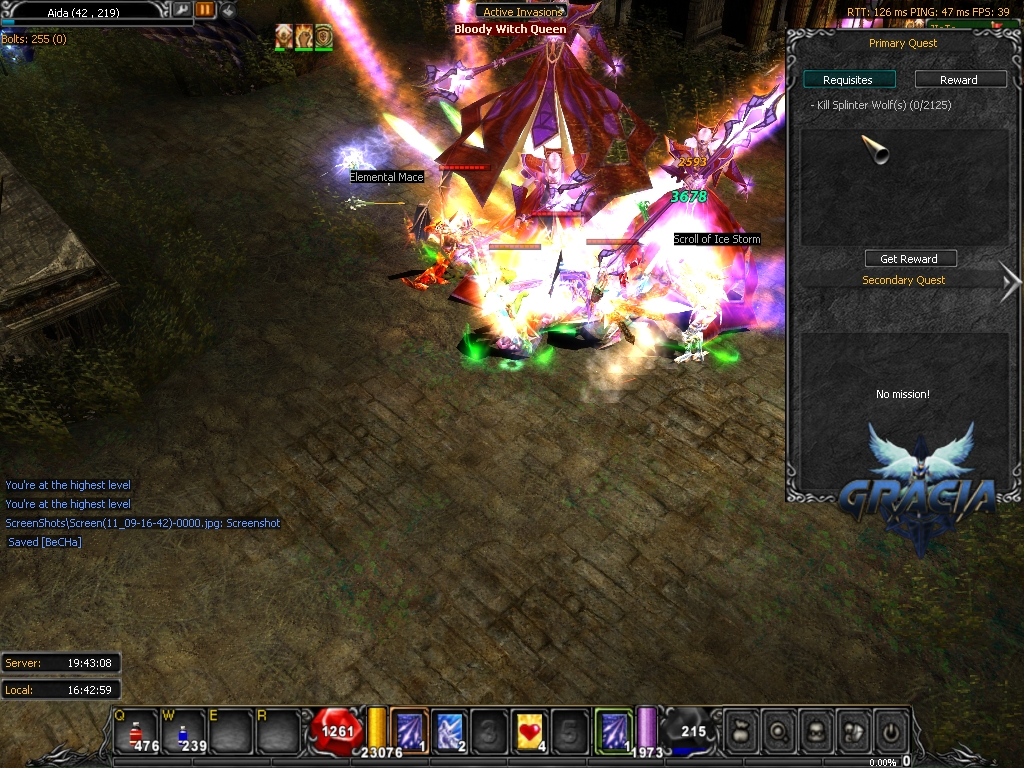Select the green-framed active skill icon
Screen dimensions: 1024x768
(613, 728)
